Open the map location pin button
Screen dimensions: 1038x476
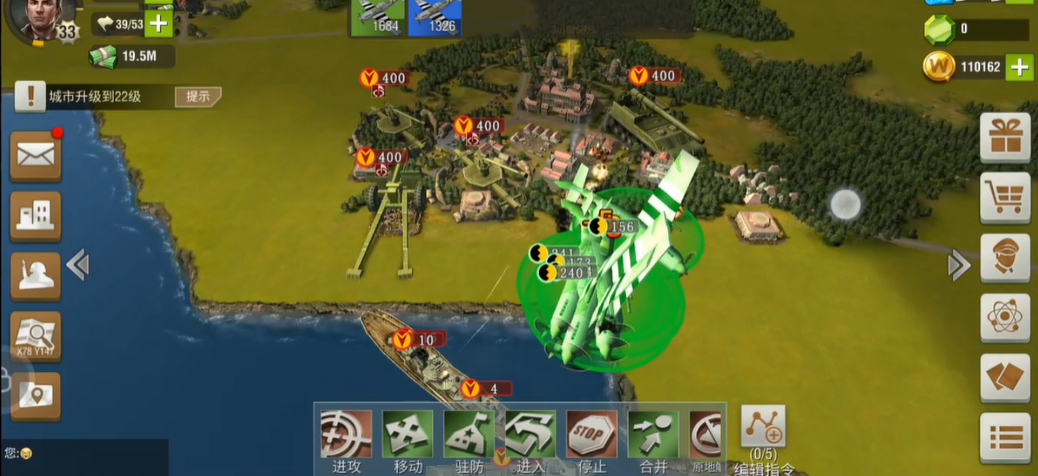[36, 396]
